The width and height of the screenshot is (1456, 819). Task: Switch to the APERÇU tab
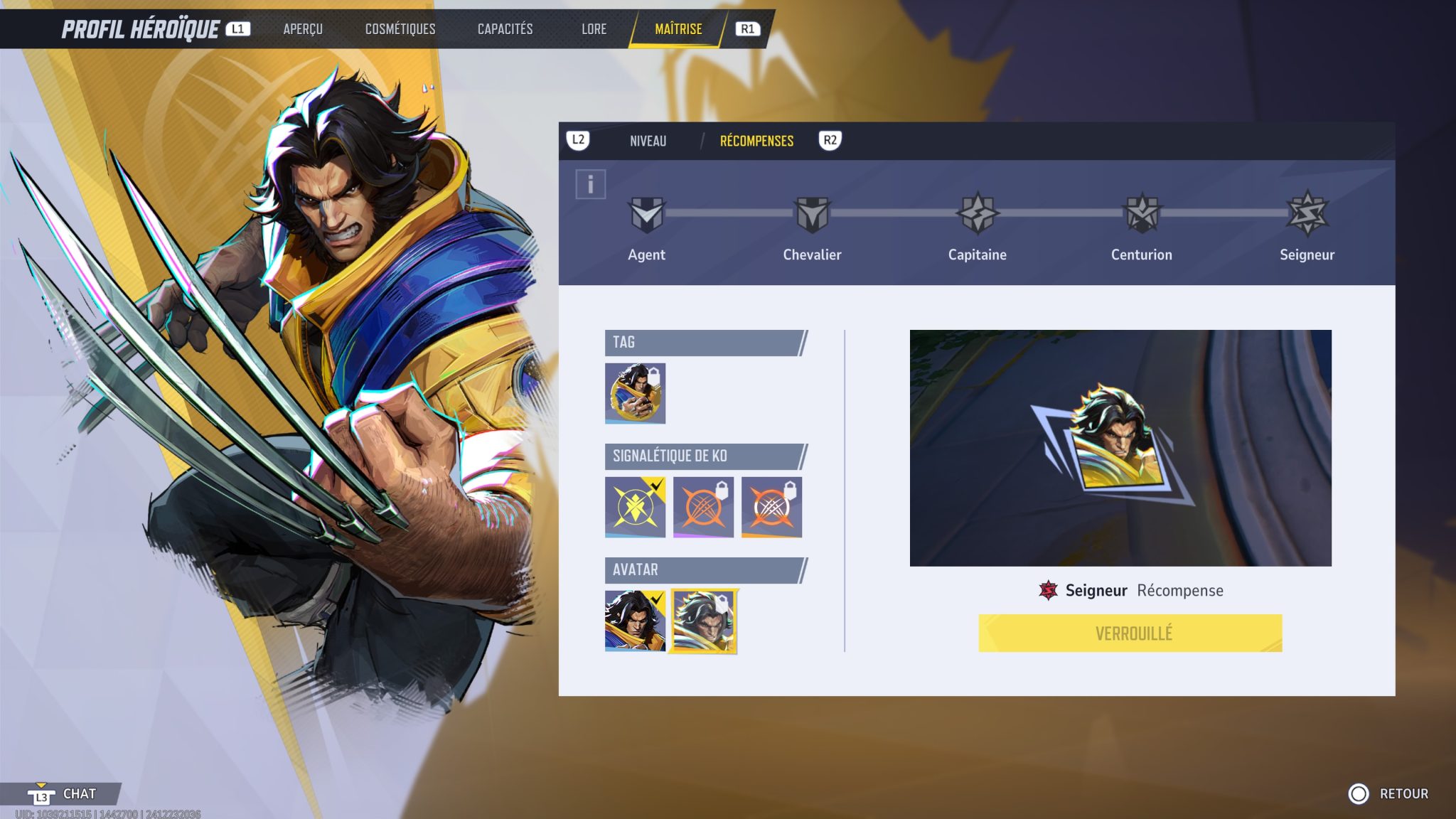coord(303,29)
